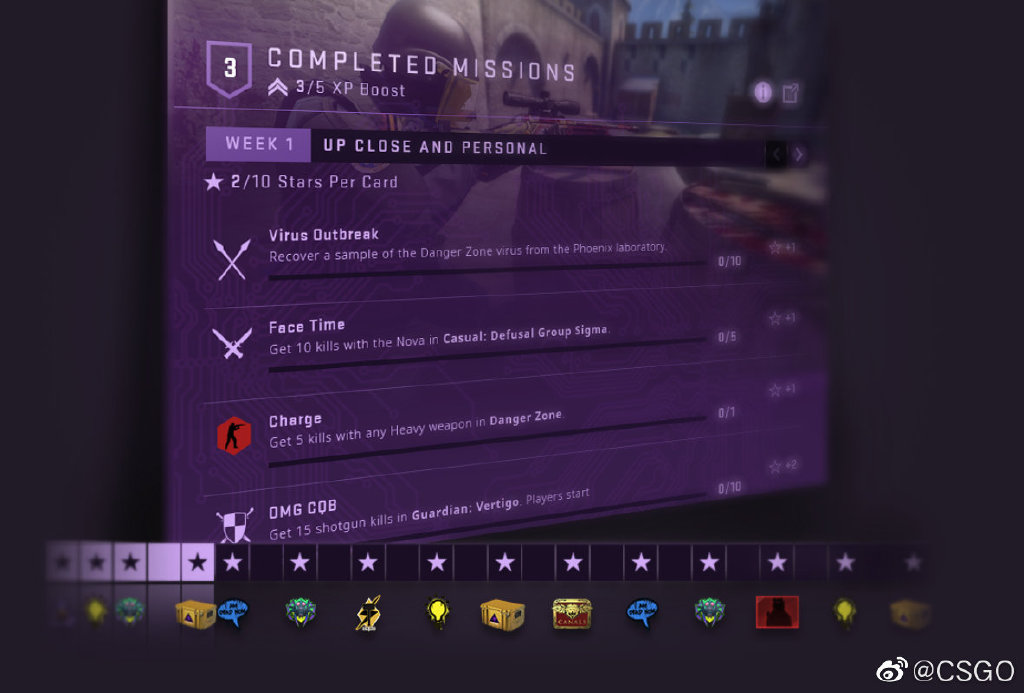Image resolution: width=1024 pixels, height=693 pixels.
Task: Inspect the red Canals case reward
Action: pyautogui.click(x=573, y=614)
